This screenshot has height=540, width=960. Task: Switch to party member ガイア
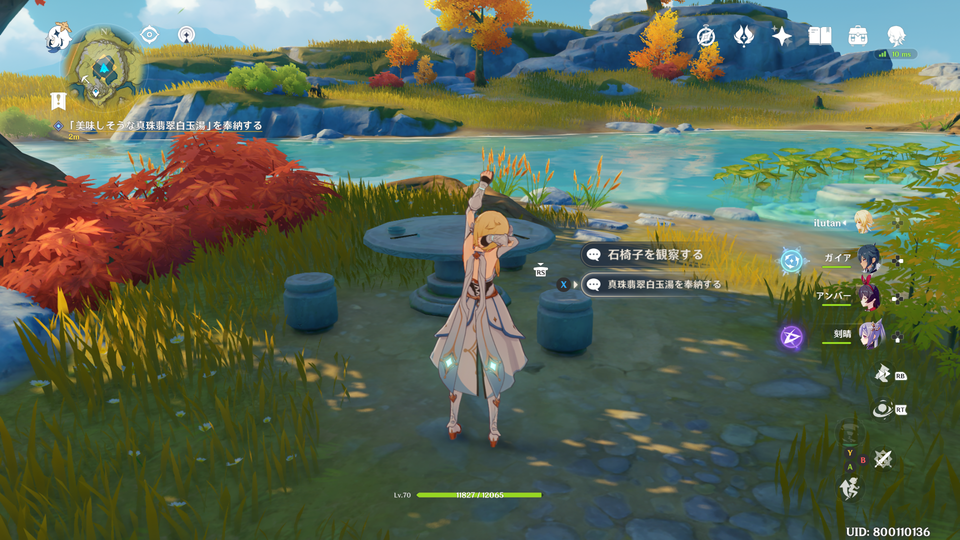pos(867,257)
